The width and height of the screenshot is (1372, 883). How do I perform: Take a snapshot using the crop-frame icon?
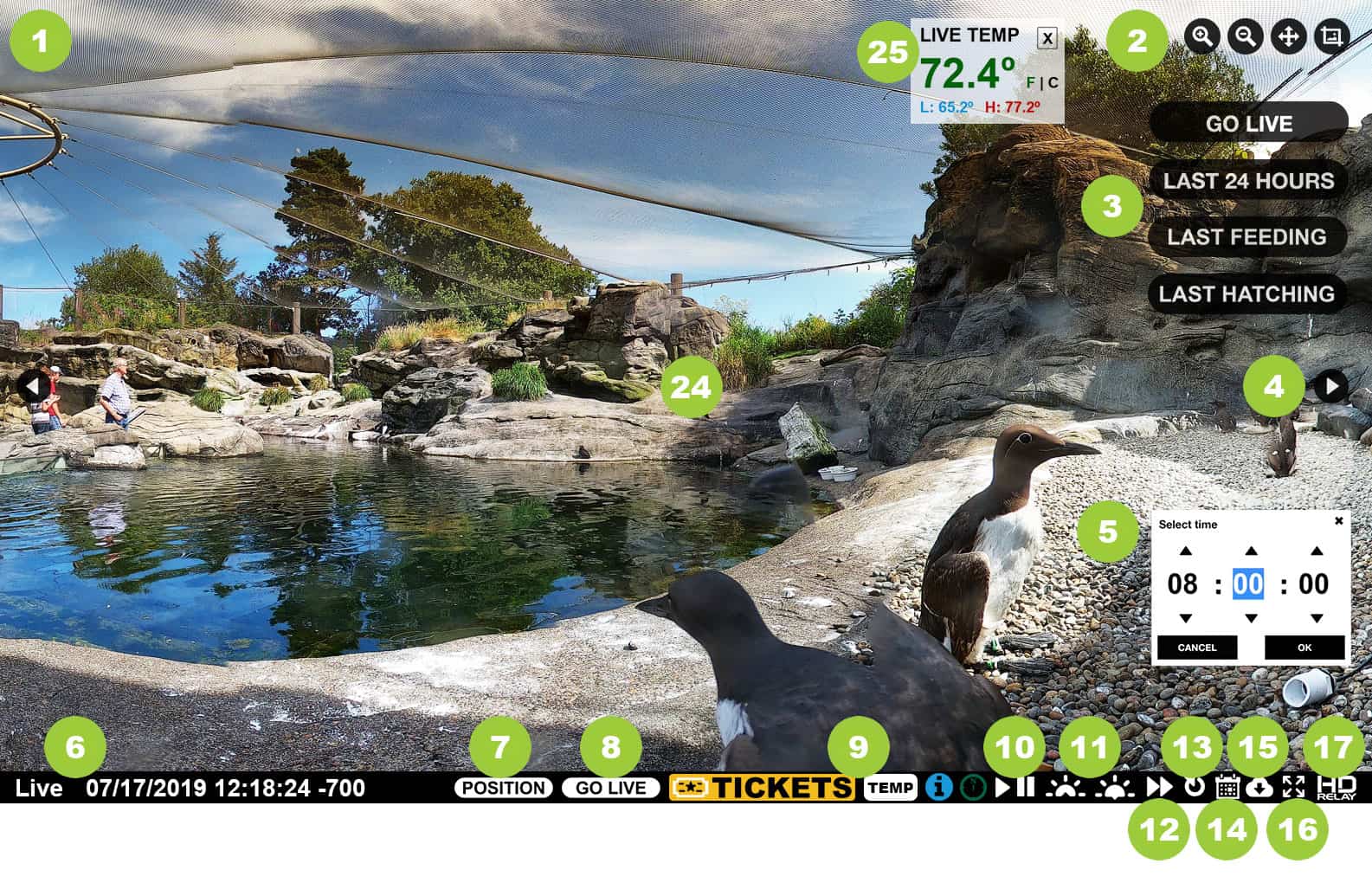pos(1331,36)
